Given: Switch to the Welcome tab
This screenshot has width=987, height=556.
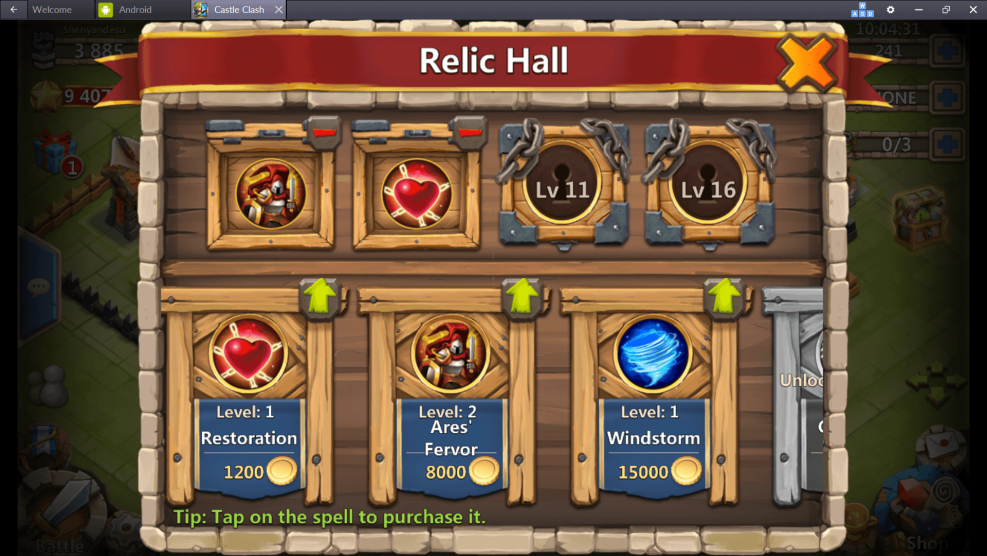Looking at the screenshot, I should click(51, 9).
